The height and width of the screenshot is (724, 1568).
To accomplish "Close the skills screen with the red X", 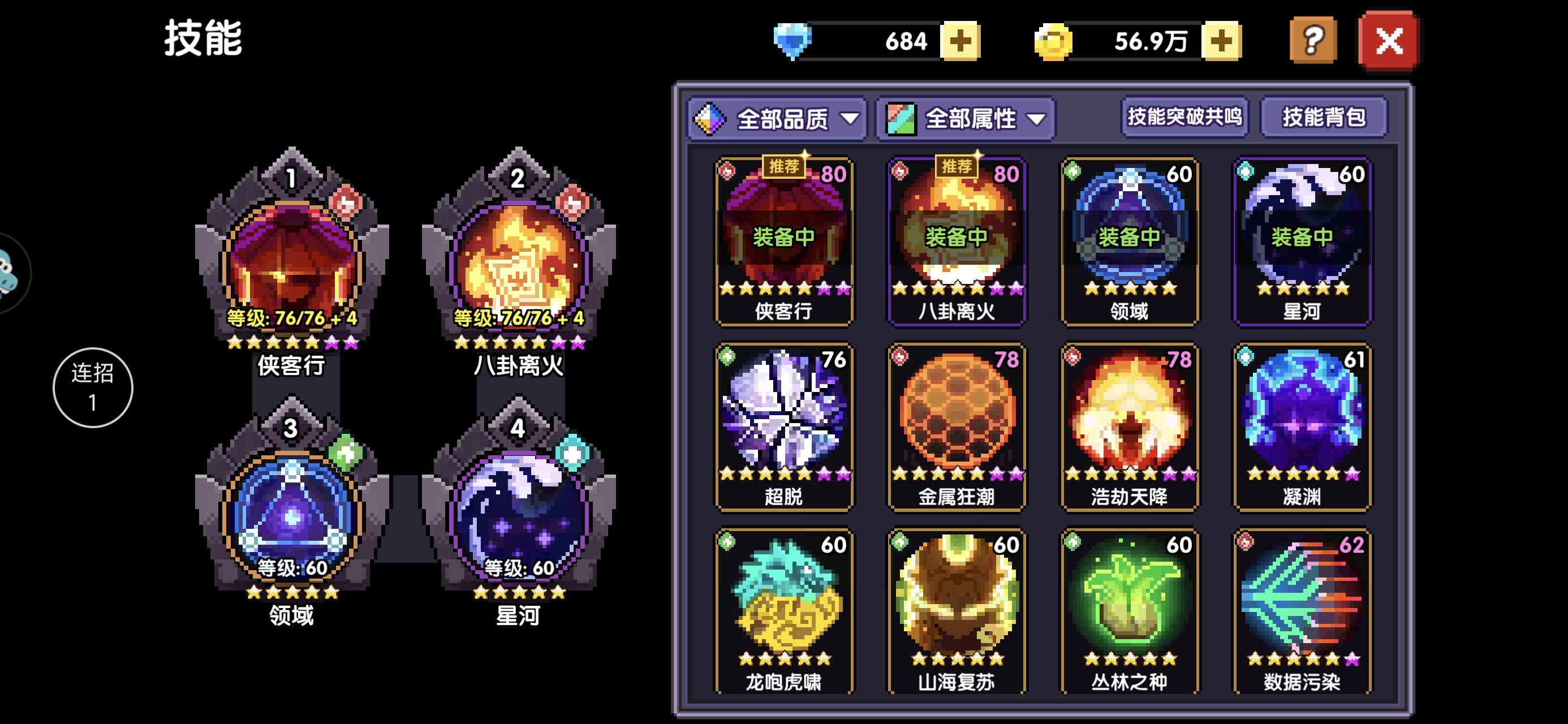I will coord(1389,41).
